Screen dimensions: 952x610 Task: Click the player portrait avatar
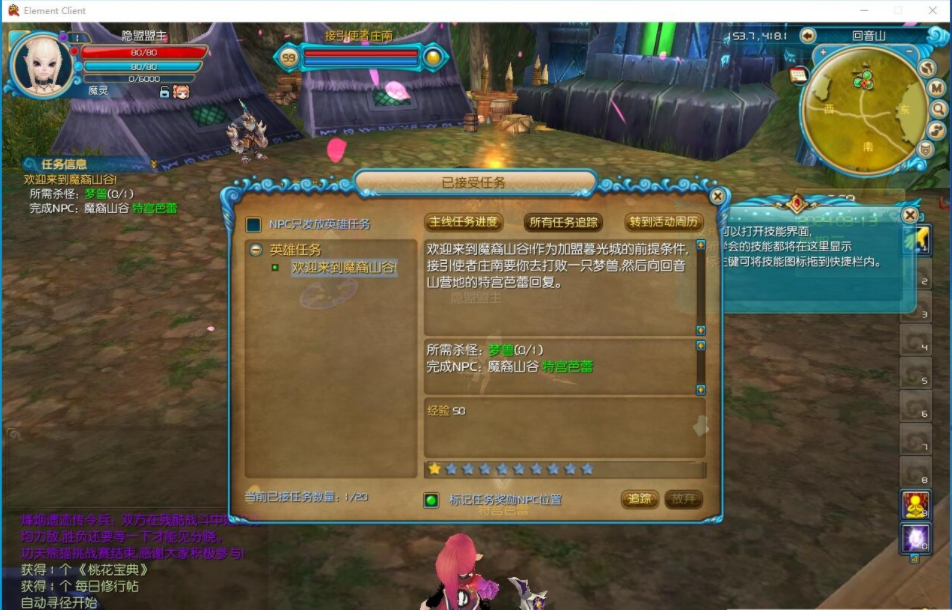pos(41,64)
